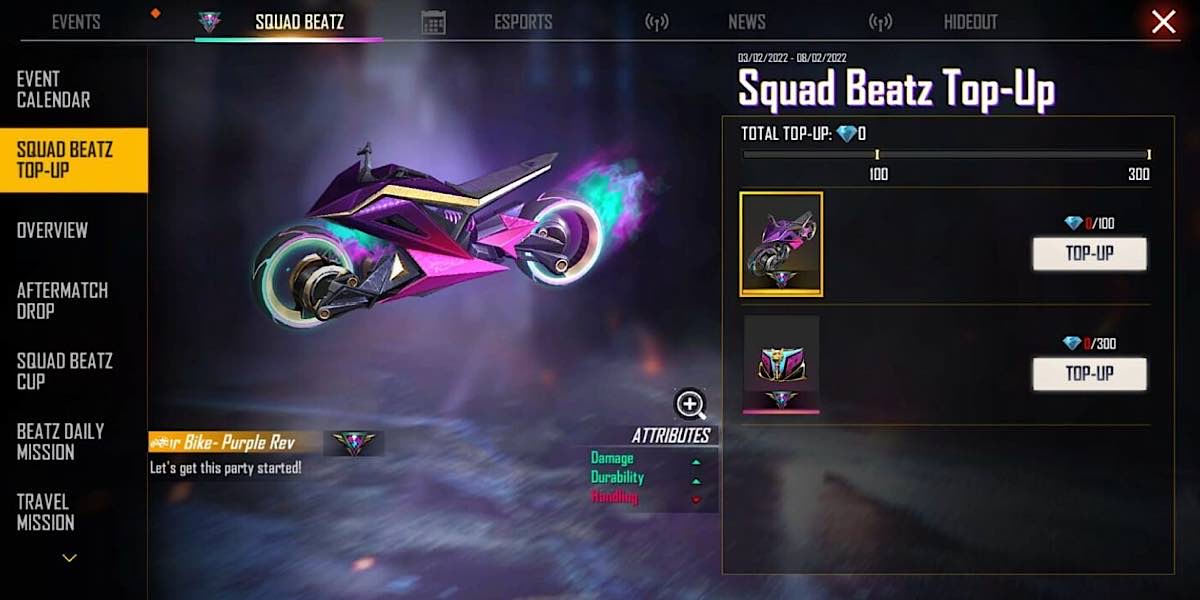Top-up for the 300 diamond reward
The height and width of the screenshot is (600, 1200).
1089,374
